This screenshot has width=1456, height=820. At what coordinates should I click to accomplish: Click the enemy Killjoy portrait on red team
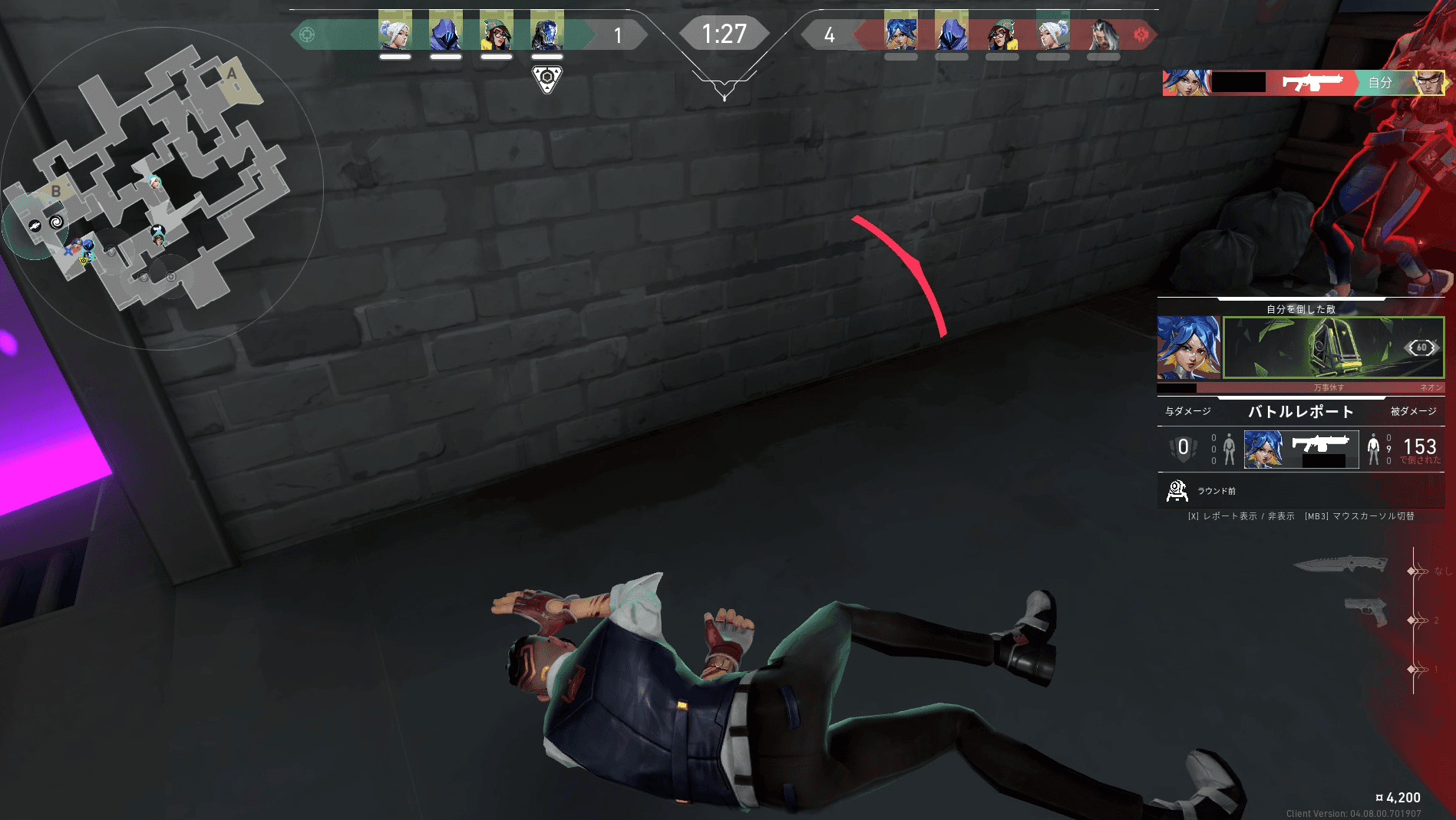coord(1002,32)
